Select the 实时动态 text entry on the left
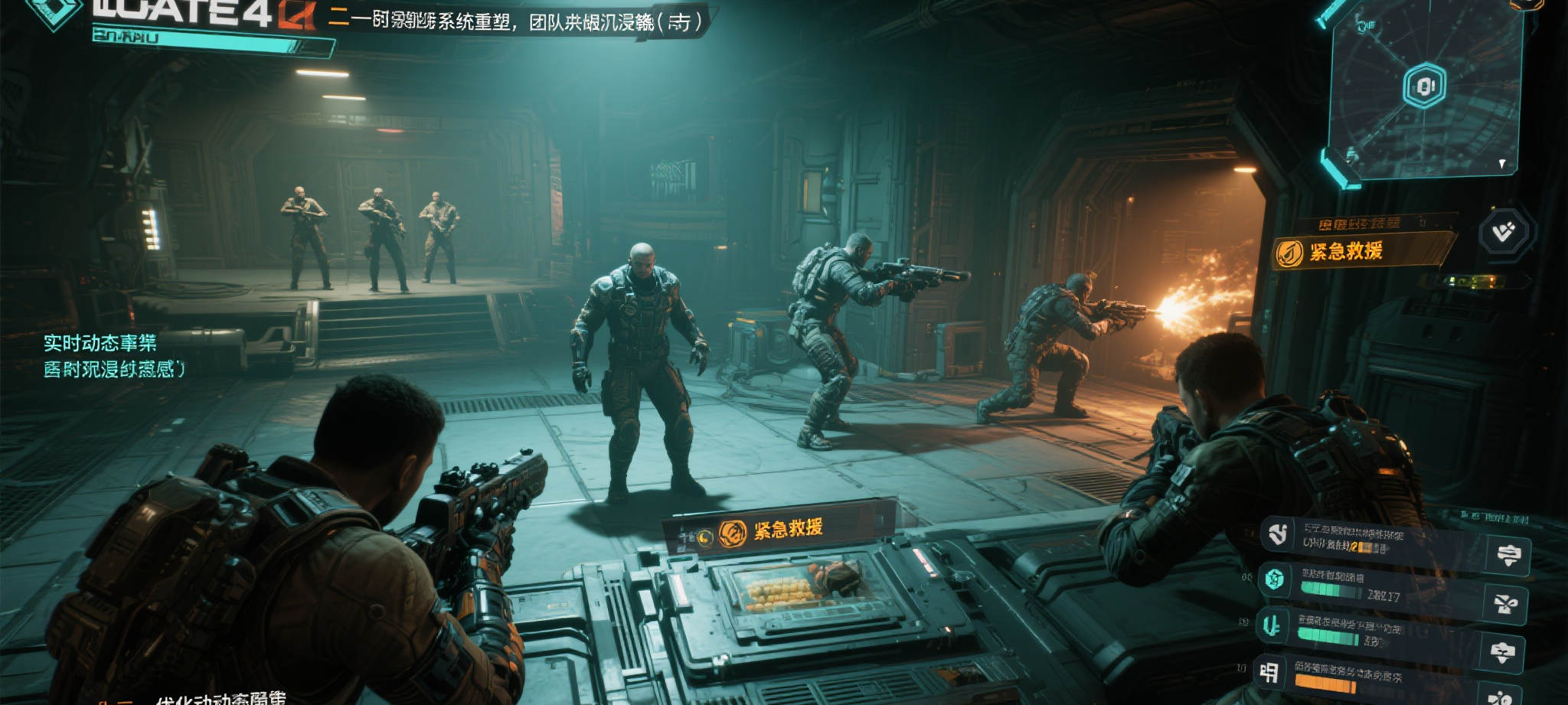Viewport: 1568px width, 705px height. [100, 343]
